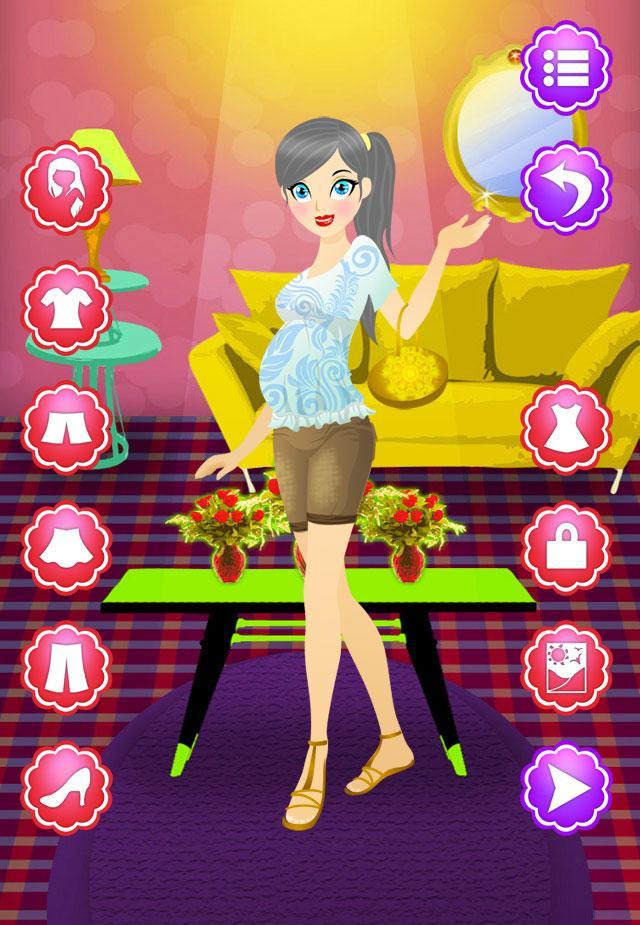Open the high heel shoes category

[67, 783]
